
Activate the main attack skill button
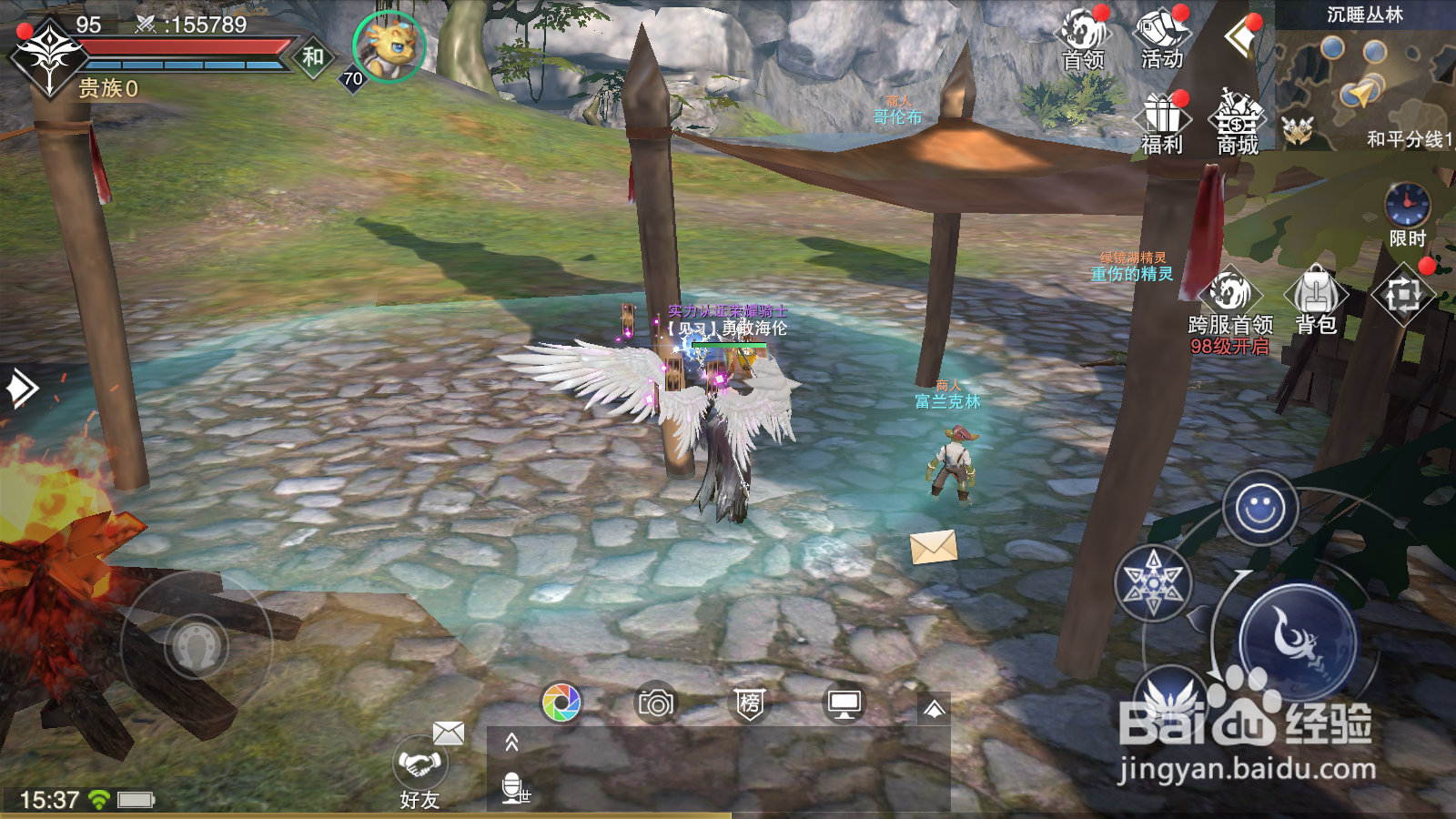pyautogui.click(x=1298, y=641)
